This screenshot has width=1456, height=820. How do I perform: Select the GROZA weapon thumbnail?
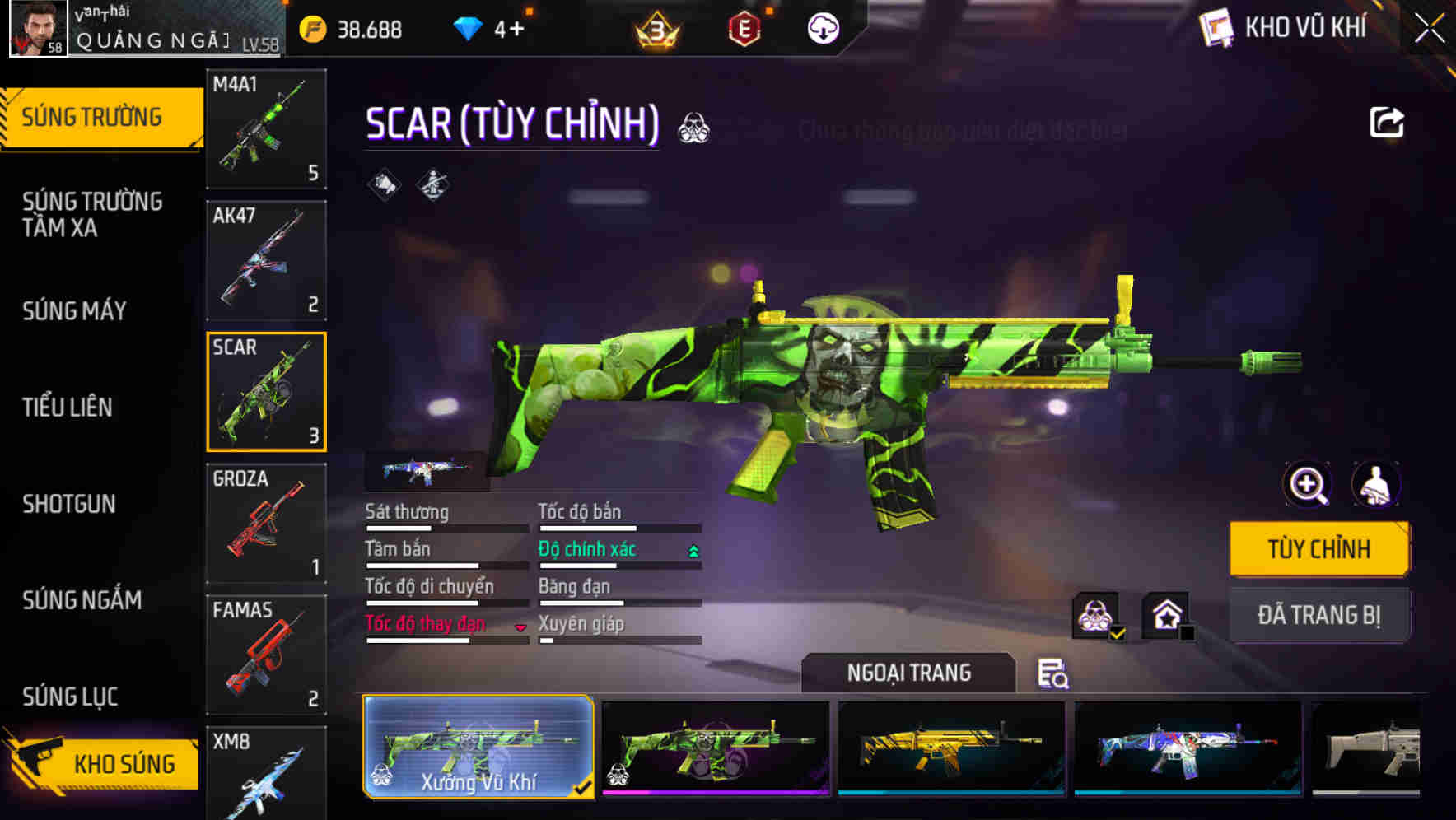tap(266, 522)
